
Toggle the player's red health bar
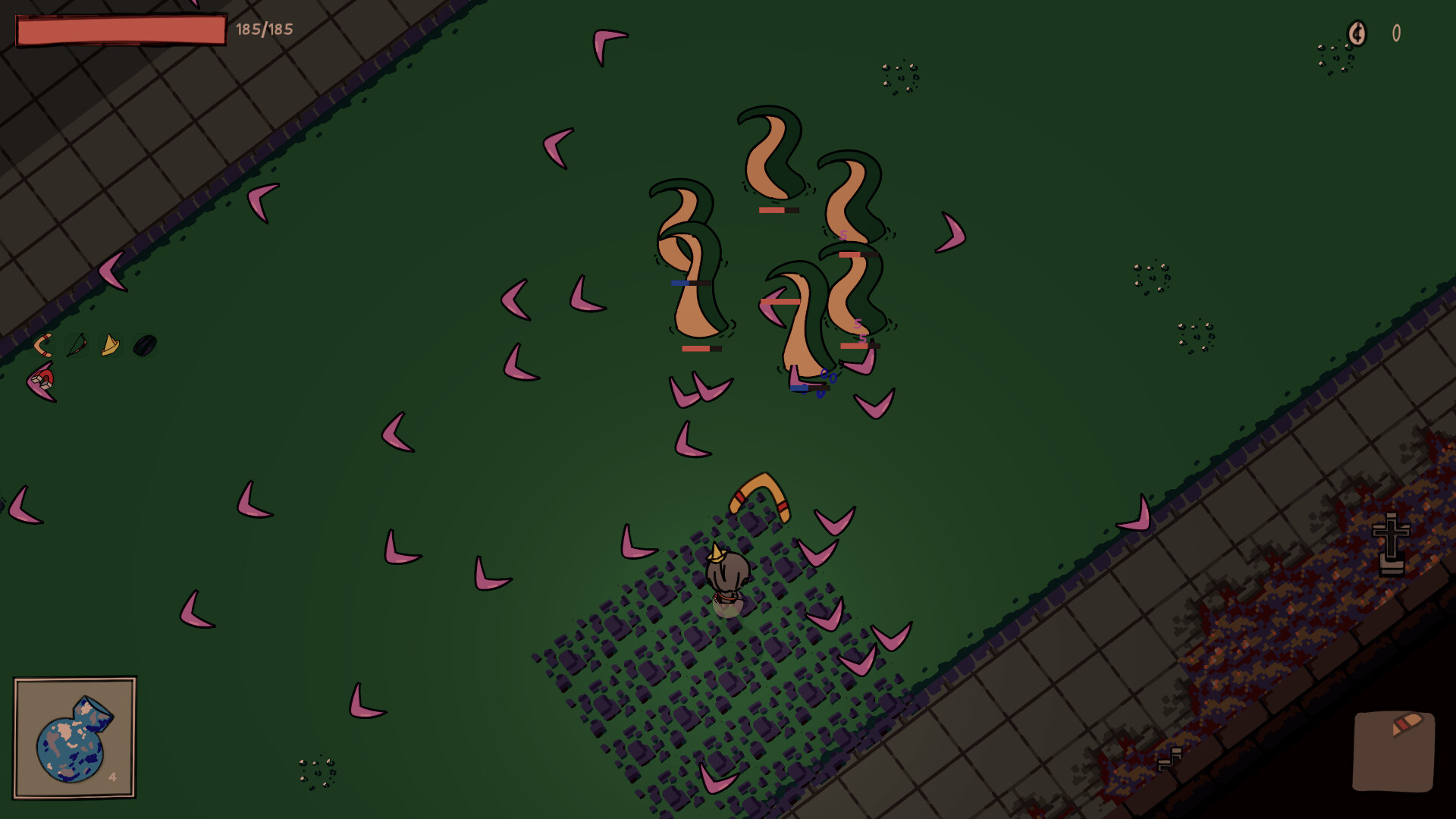pyautogui.click(x=120, y=29)
